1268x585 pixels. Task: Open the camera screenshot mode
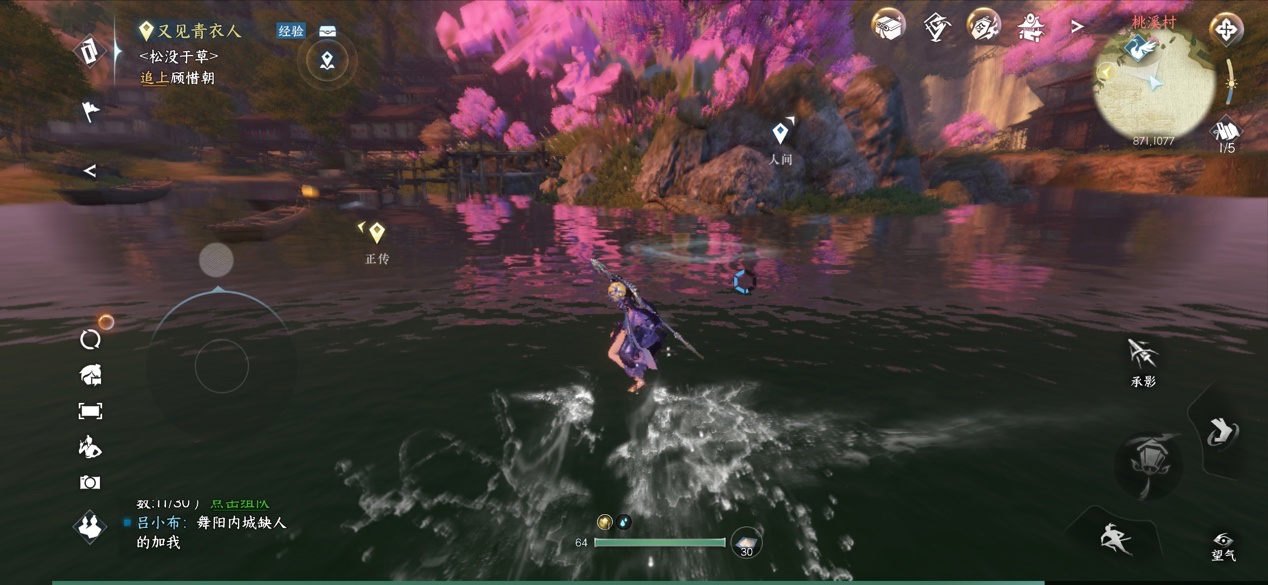[90, 483]
